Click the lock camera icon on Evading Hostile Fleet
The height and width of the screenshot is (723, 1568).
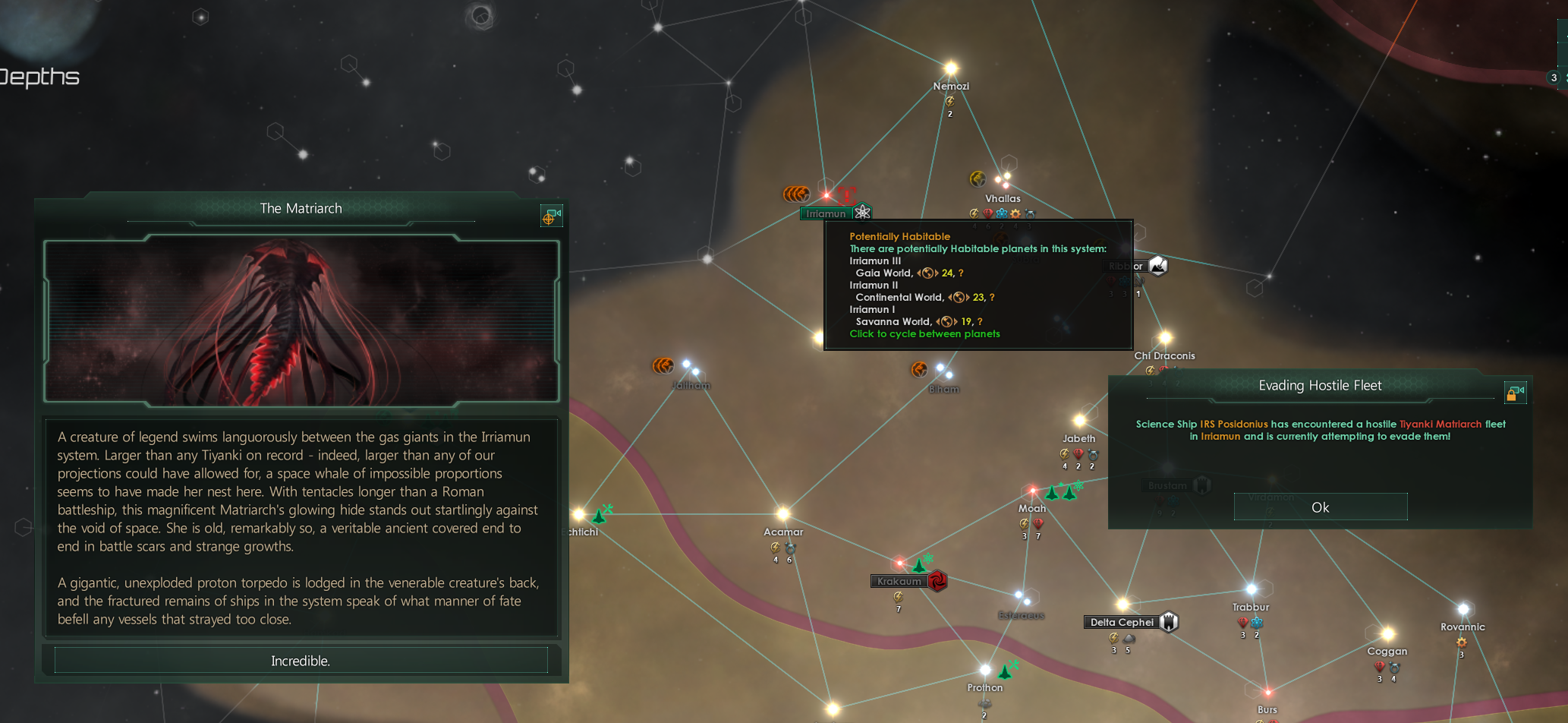1515,392
